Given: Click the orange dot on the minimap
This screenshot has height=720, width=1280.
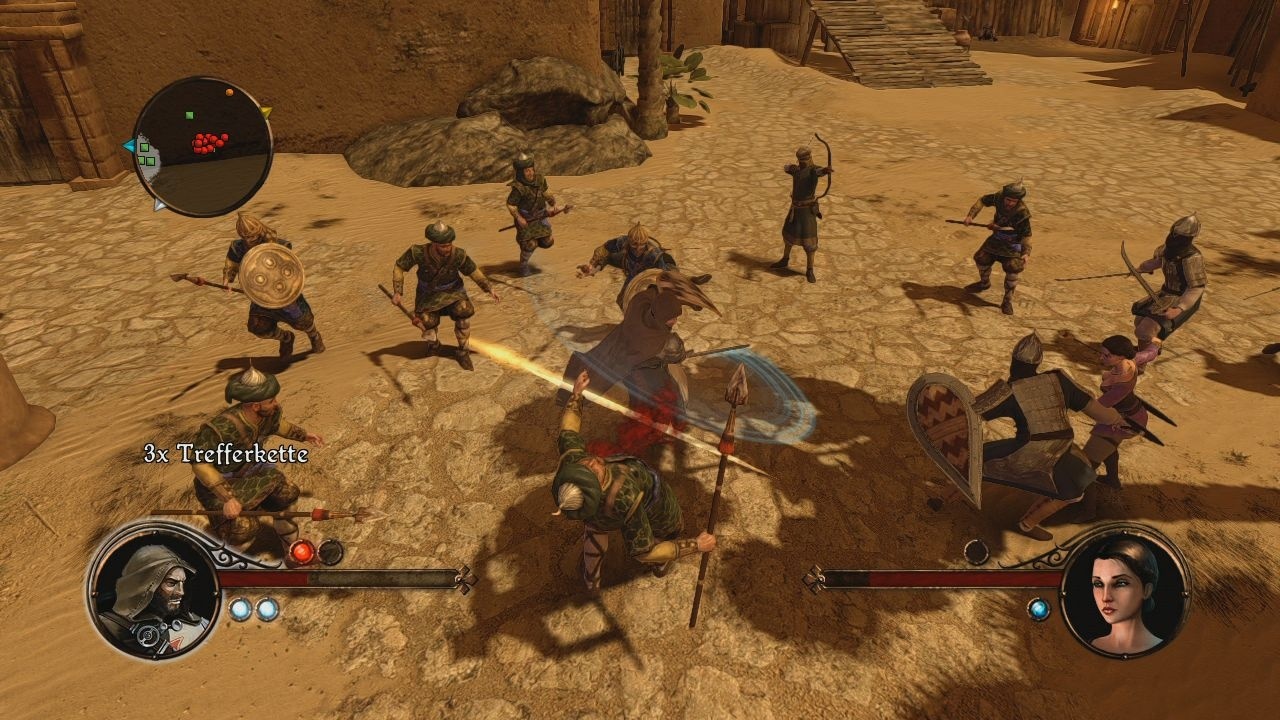Looking at the screenshot, I should 229,92.
